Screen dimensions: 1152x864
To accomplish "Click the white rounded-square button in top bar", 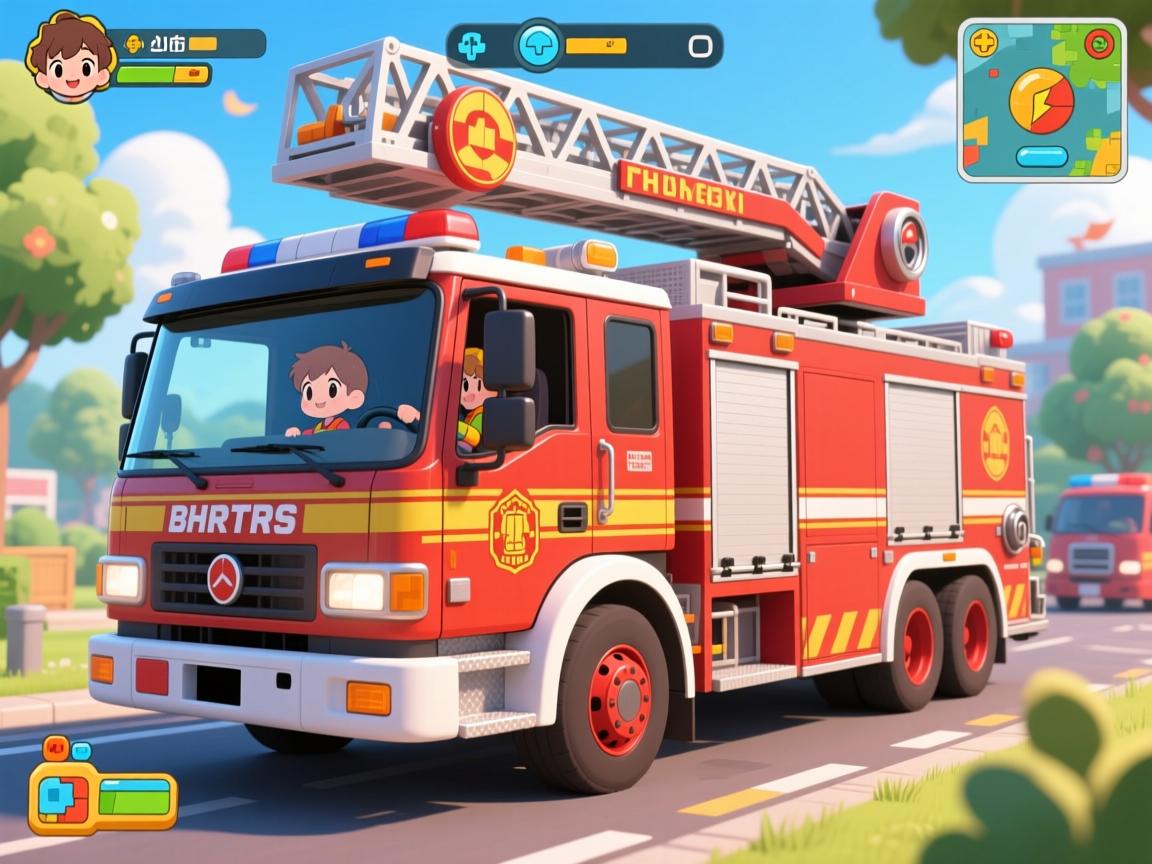I will coord(700,46).
